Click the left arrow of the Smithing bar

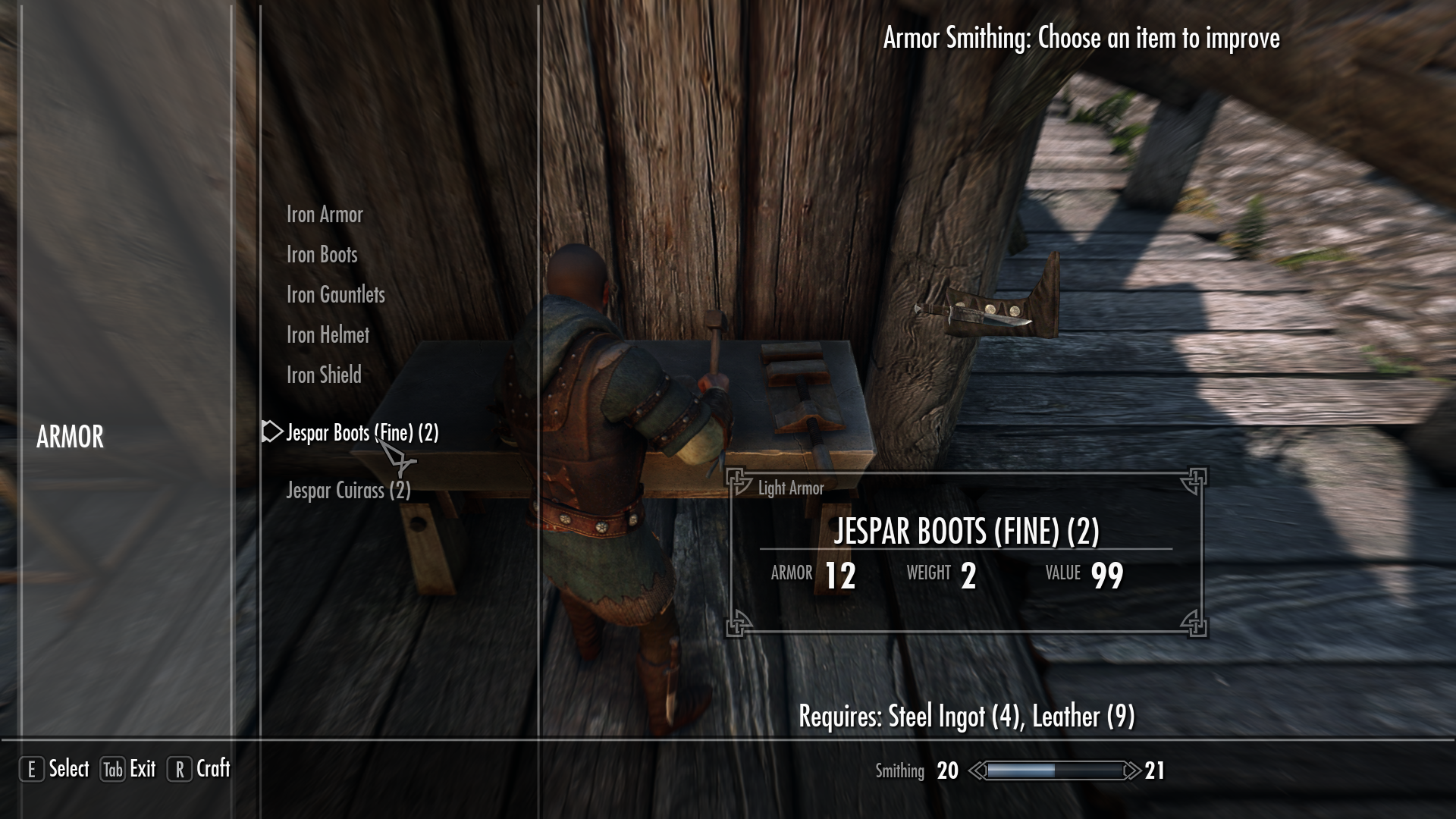(x=977, y=770)
